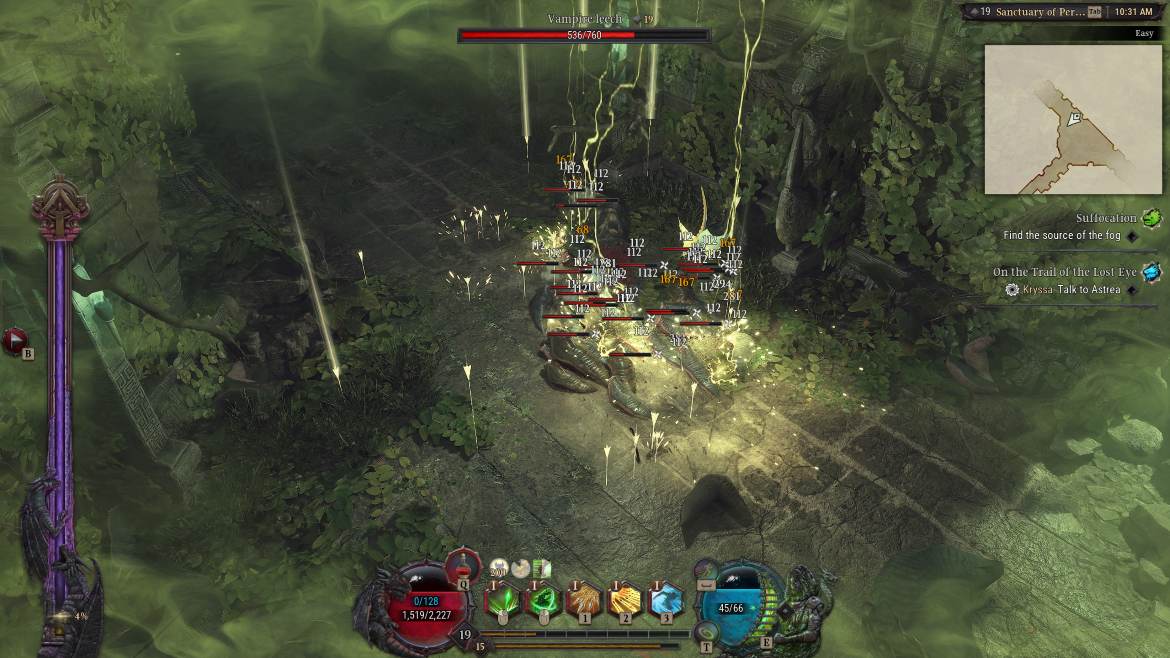Activate the blue wave skill
Screen dimensions: 1170x658
tap(665, 600)
